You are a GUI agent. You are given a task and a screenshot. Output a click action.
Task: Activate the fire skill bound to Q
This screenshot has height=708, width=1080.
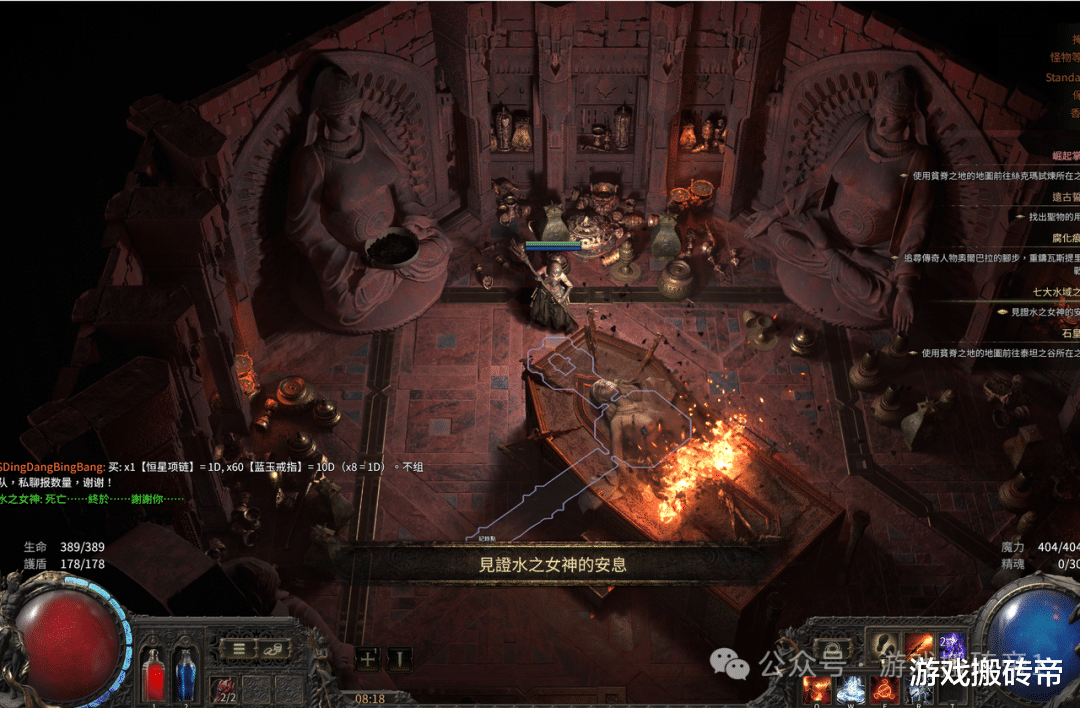click(816, 689)
